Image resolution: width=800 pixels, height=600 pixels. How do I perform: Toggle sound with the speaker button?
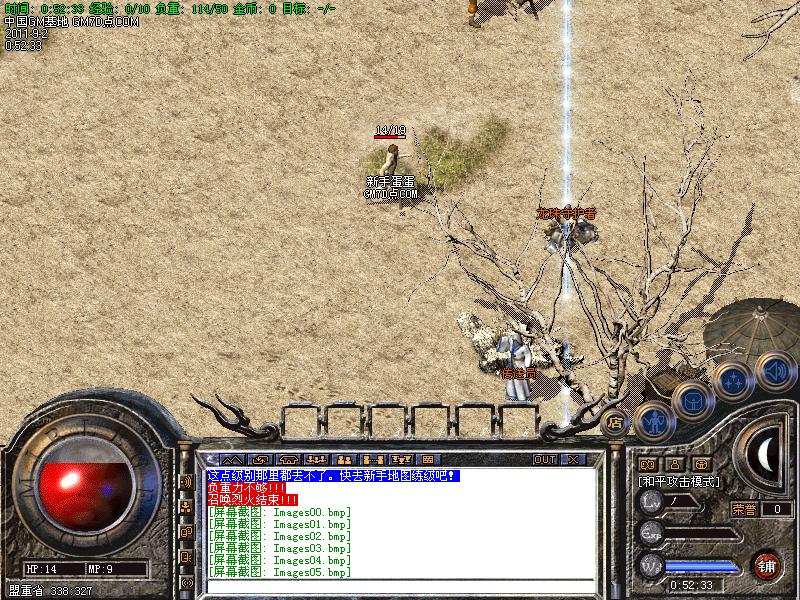tap(774, 370)
